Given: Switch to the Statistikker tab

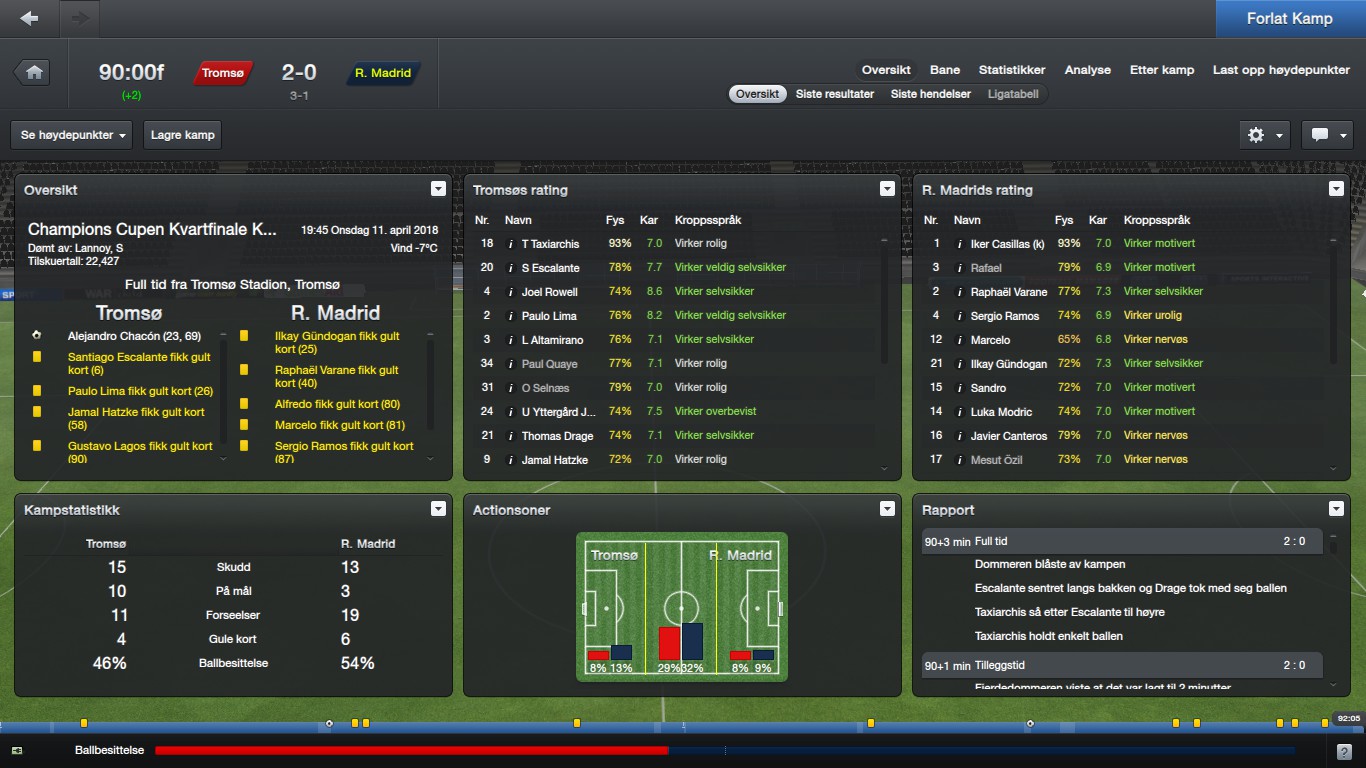Looking at the screenshot, I should click(1012, 70).
